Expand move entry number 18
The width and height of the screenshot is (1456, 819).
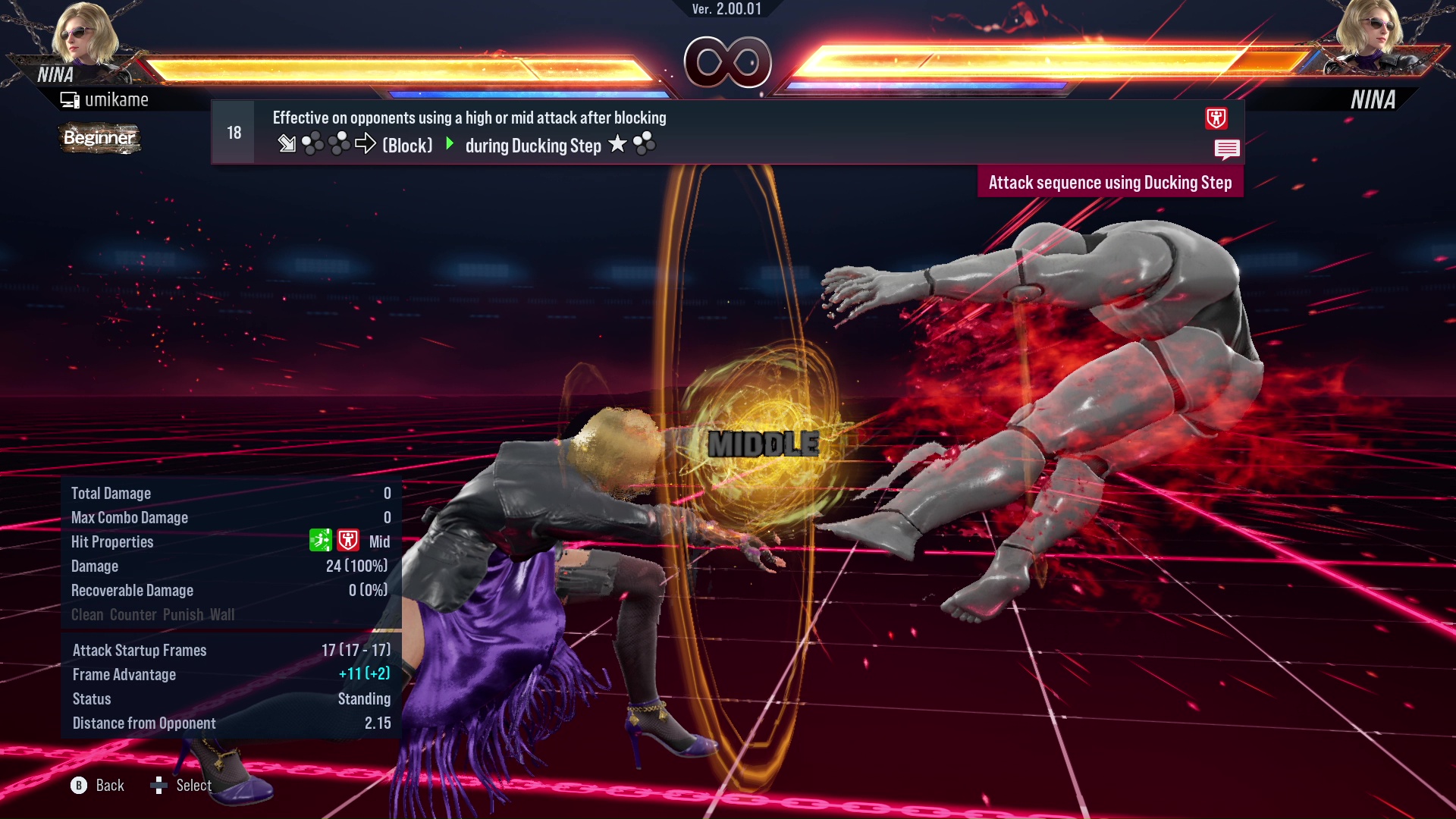[233, 131]
